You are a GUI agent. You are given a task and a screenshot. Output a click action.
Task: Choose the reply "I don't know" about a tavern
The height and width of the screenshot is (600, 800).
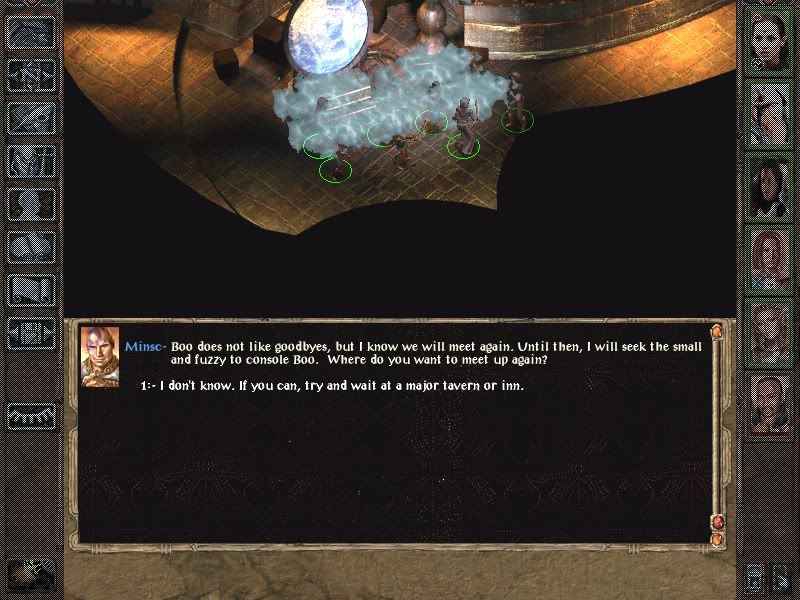pos(340,386)
